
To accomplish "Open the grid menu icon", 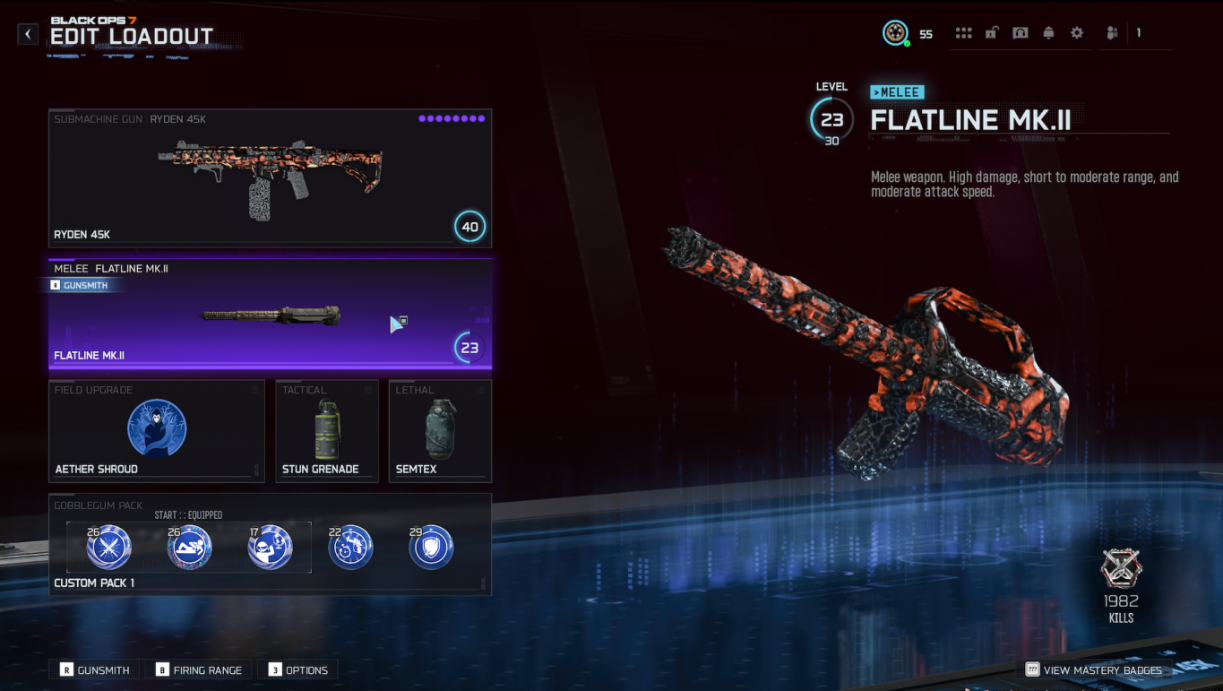I will tap(963, 33).
